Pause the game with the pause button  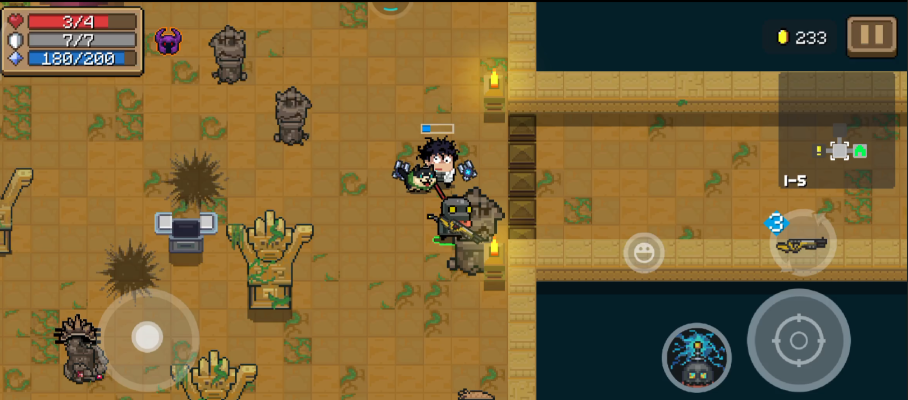871,36
